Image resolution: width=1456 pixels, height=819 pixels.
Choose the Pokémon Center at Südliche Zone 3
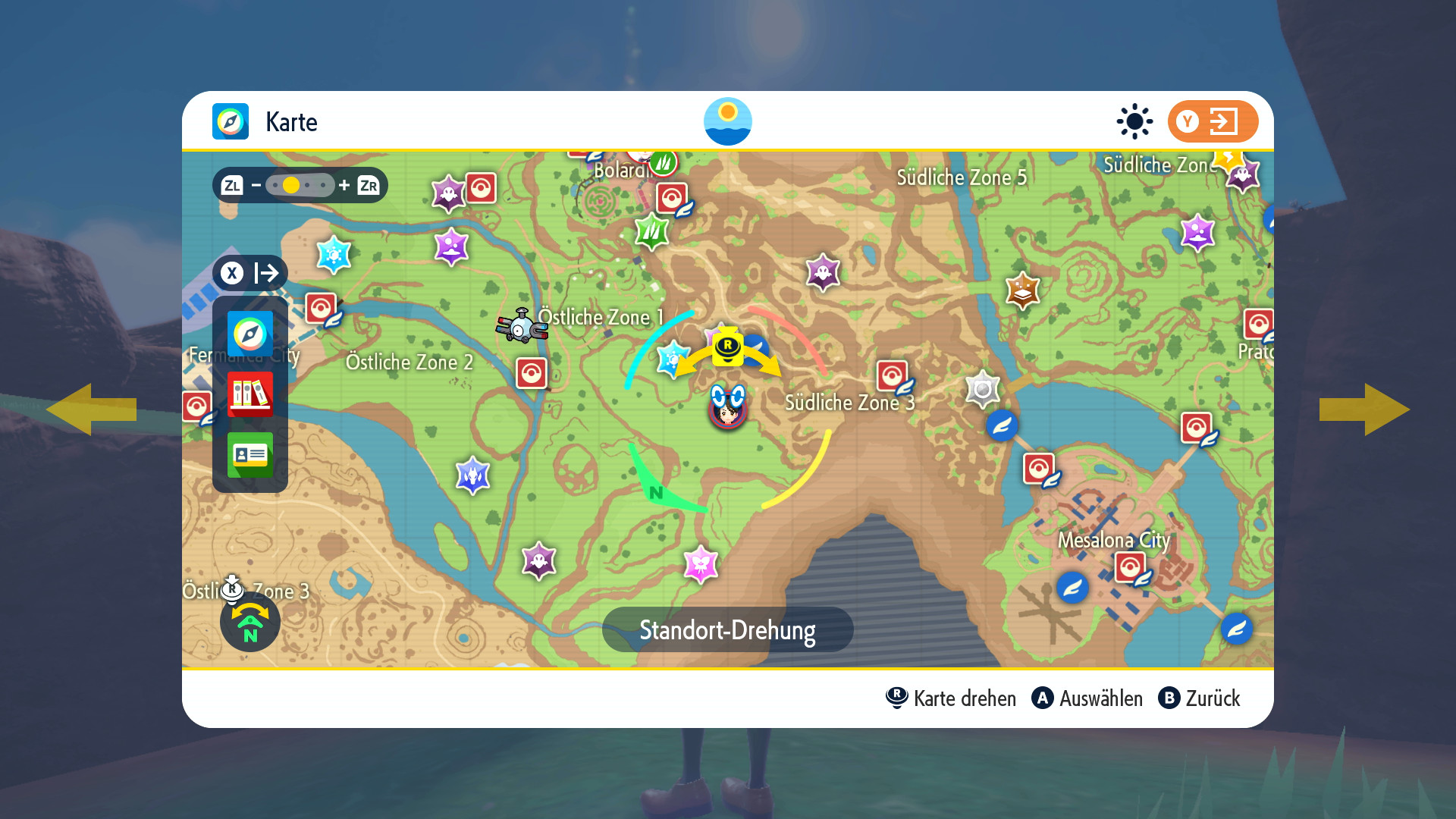[x=893, y=376]
